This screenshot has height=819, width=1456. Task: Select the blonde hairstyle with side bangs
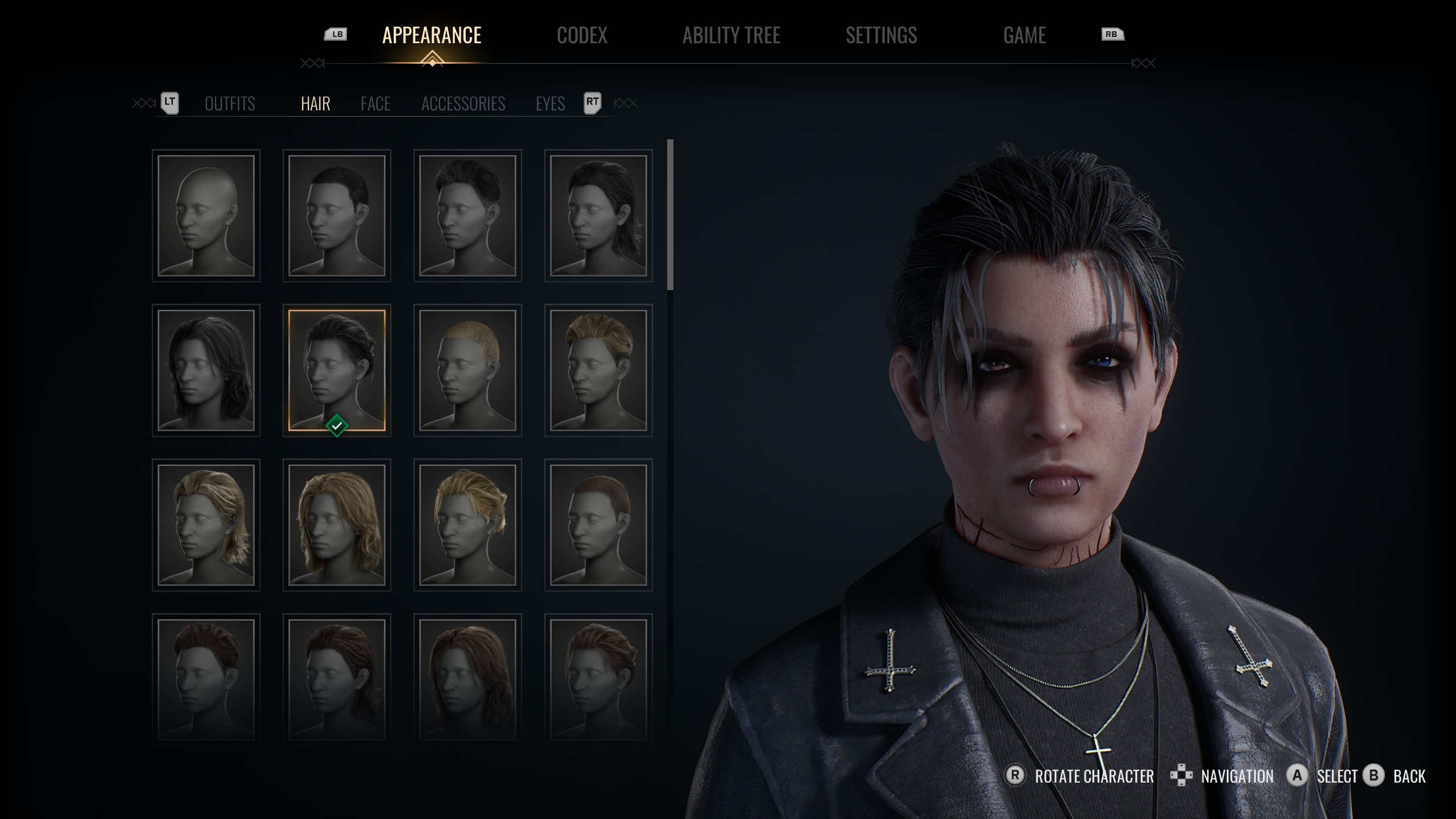click(x=468, y=525)
